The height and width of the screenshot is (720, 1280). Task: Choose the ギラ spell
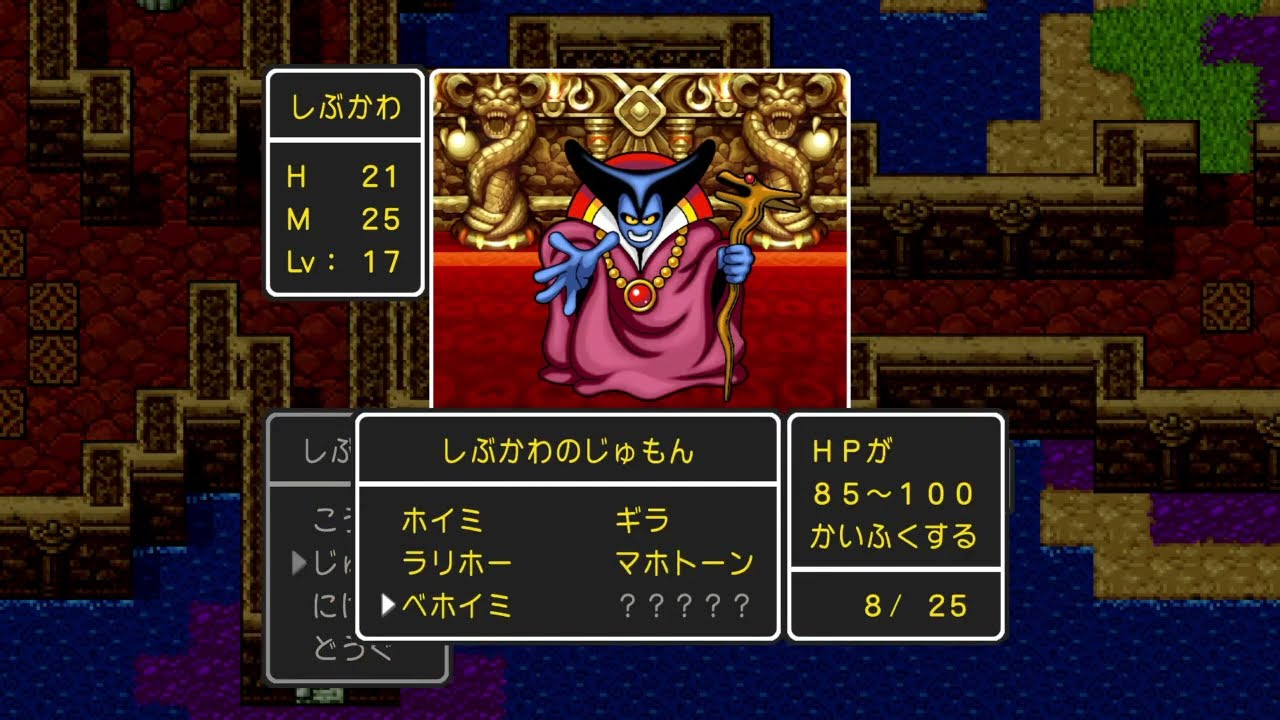pos(643,521)
